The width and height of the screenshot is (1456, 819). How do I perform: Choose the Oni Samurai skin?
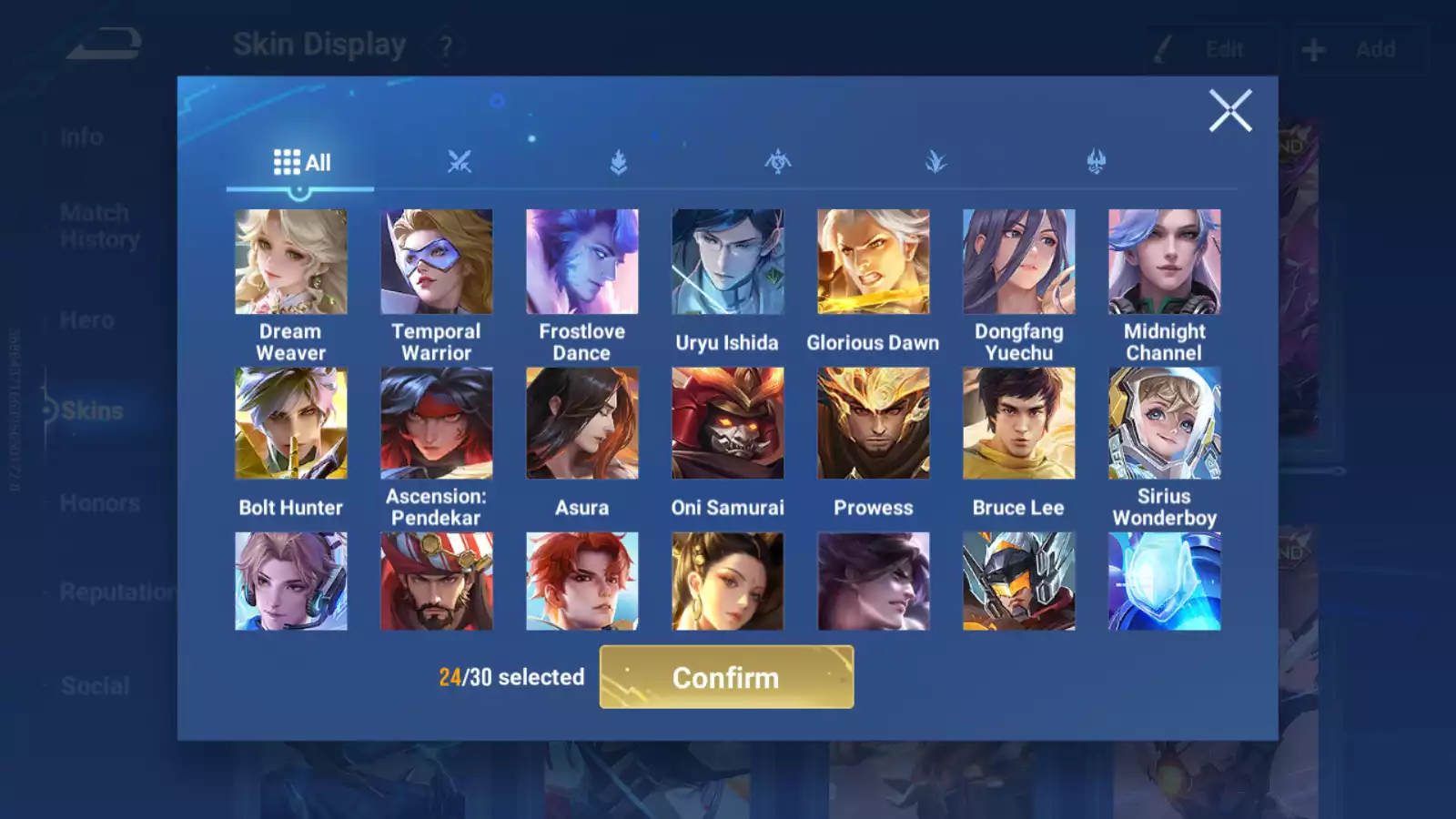tap(728, 423)
